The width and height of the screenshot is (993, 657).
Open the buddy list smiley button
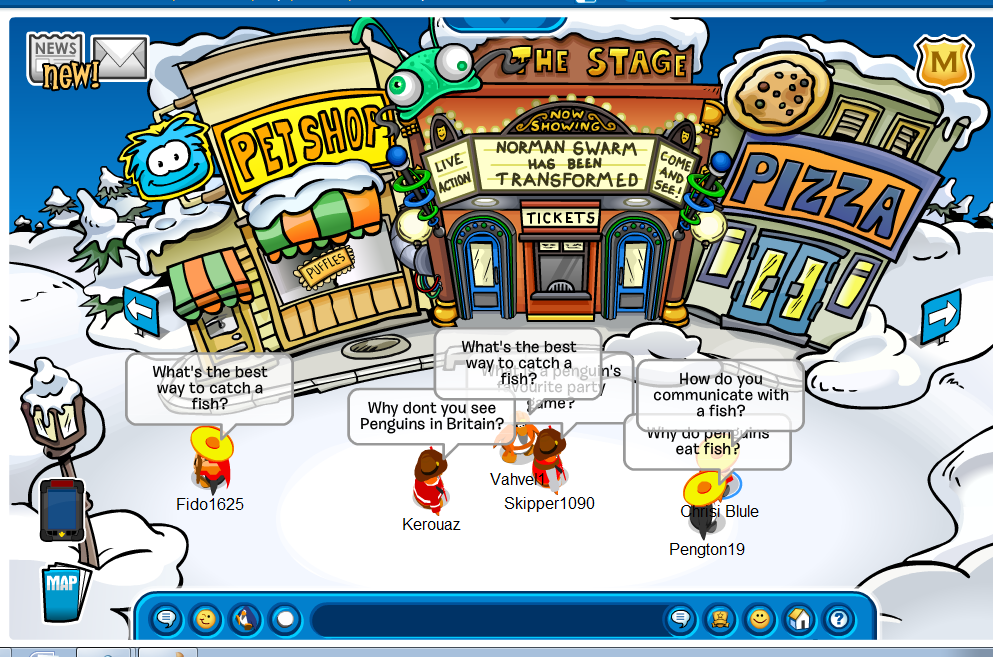tap(759, 620)
